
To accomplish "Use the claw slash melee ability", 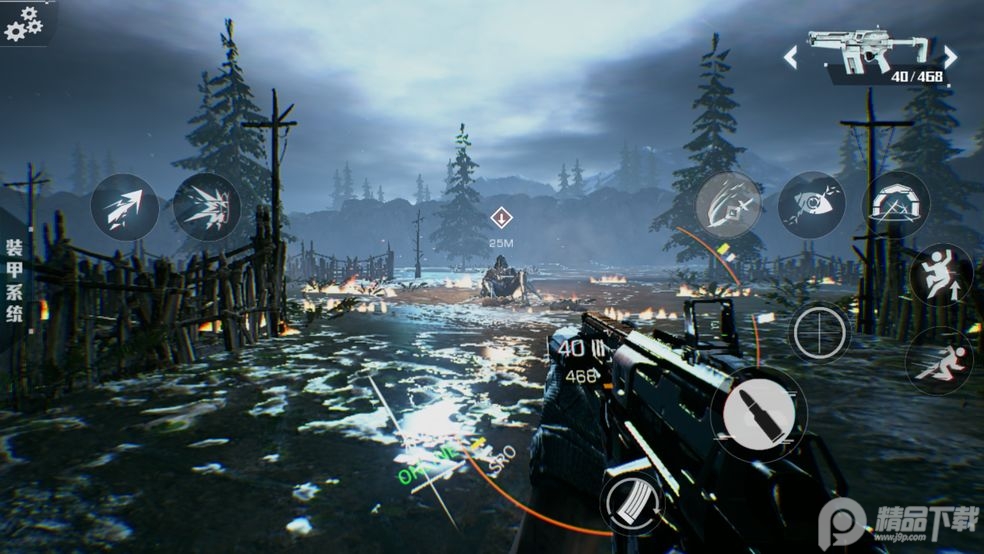I will point(728,205).
